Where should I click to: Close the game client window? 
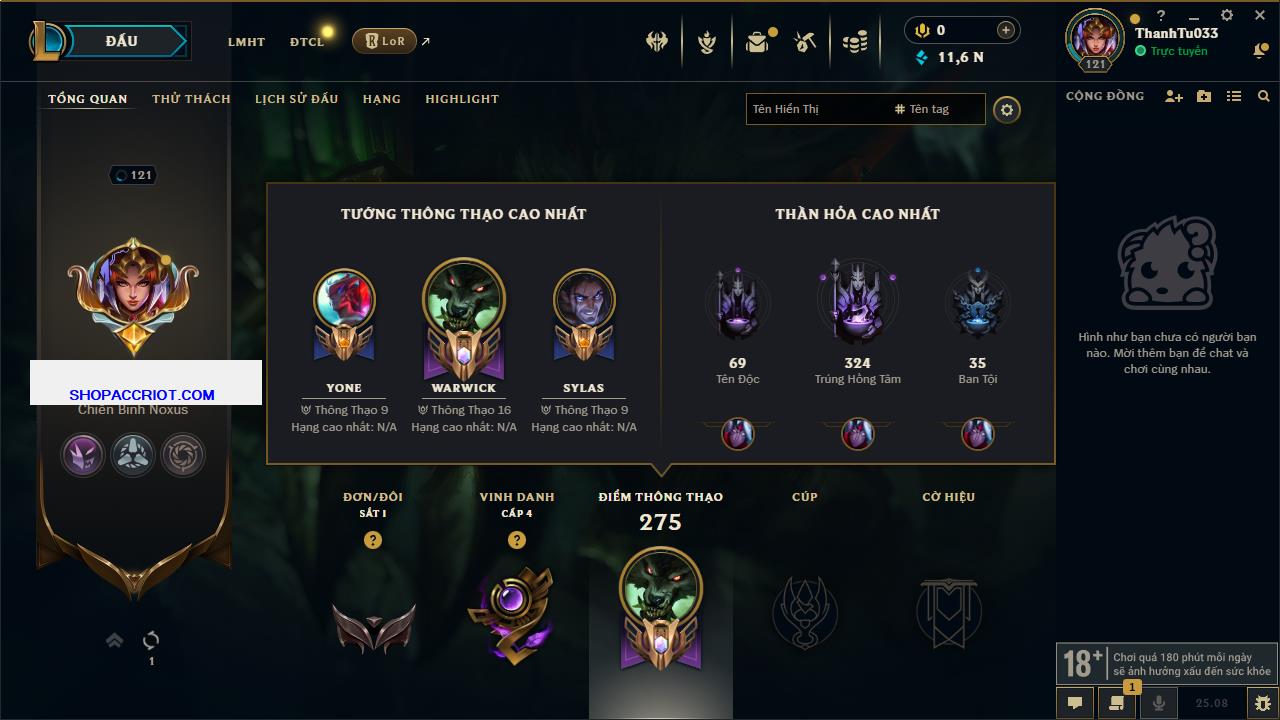pyautogui.click(x=1260, y=16)
